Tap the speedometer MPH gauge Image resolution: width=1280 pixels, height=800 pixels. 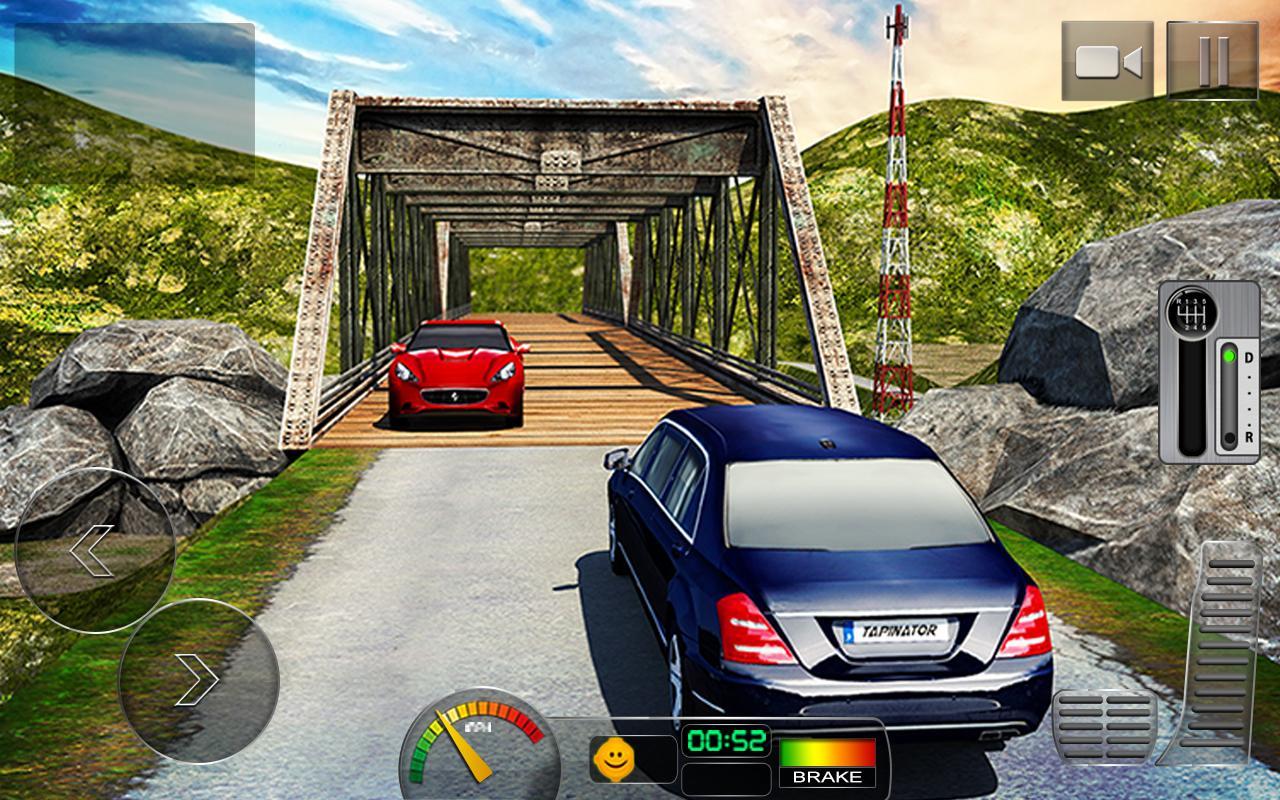tap(478, 742)
